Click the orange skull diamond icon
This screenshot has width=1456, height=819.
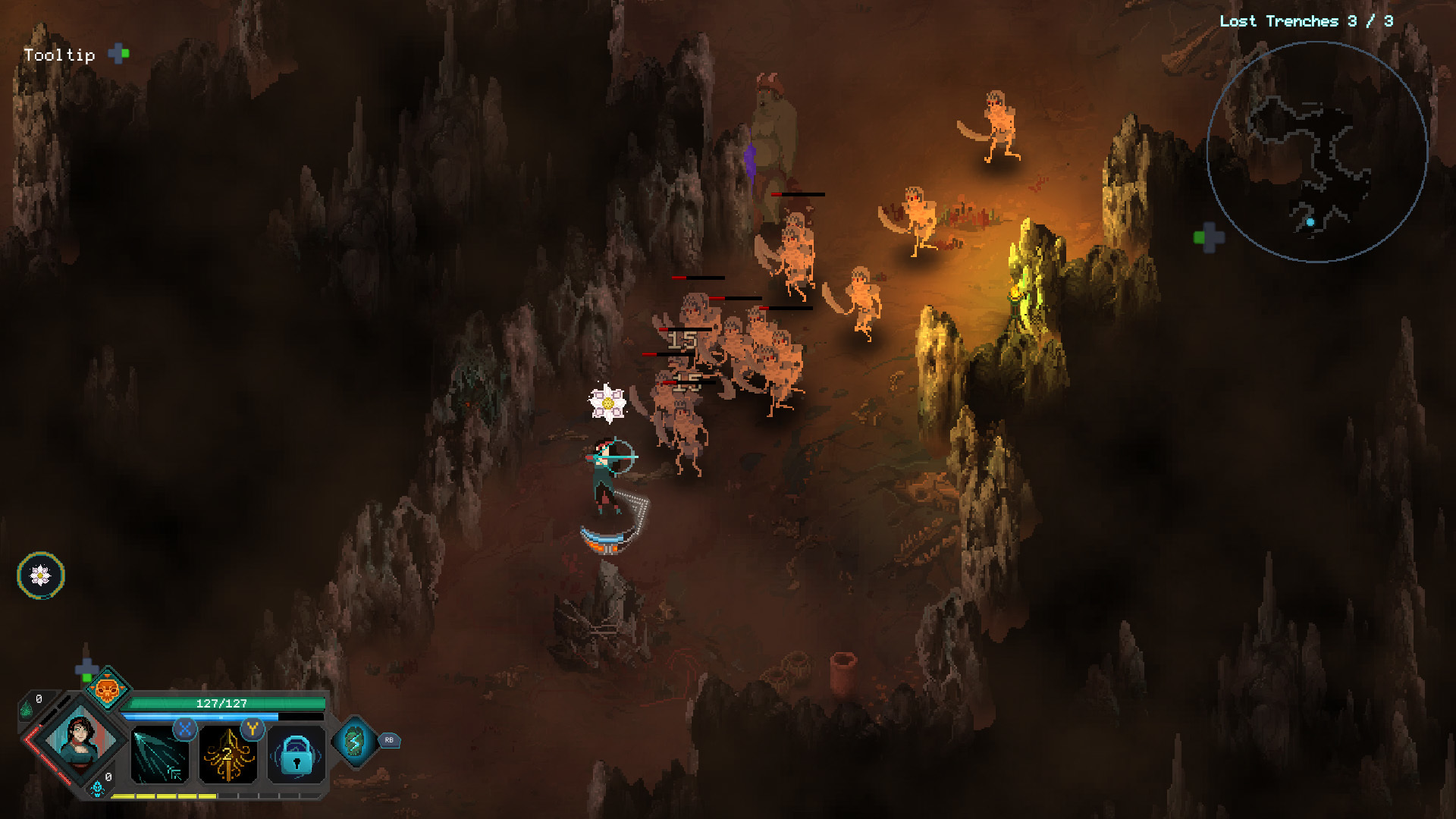[x=106, y=689]
